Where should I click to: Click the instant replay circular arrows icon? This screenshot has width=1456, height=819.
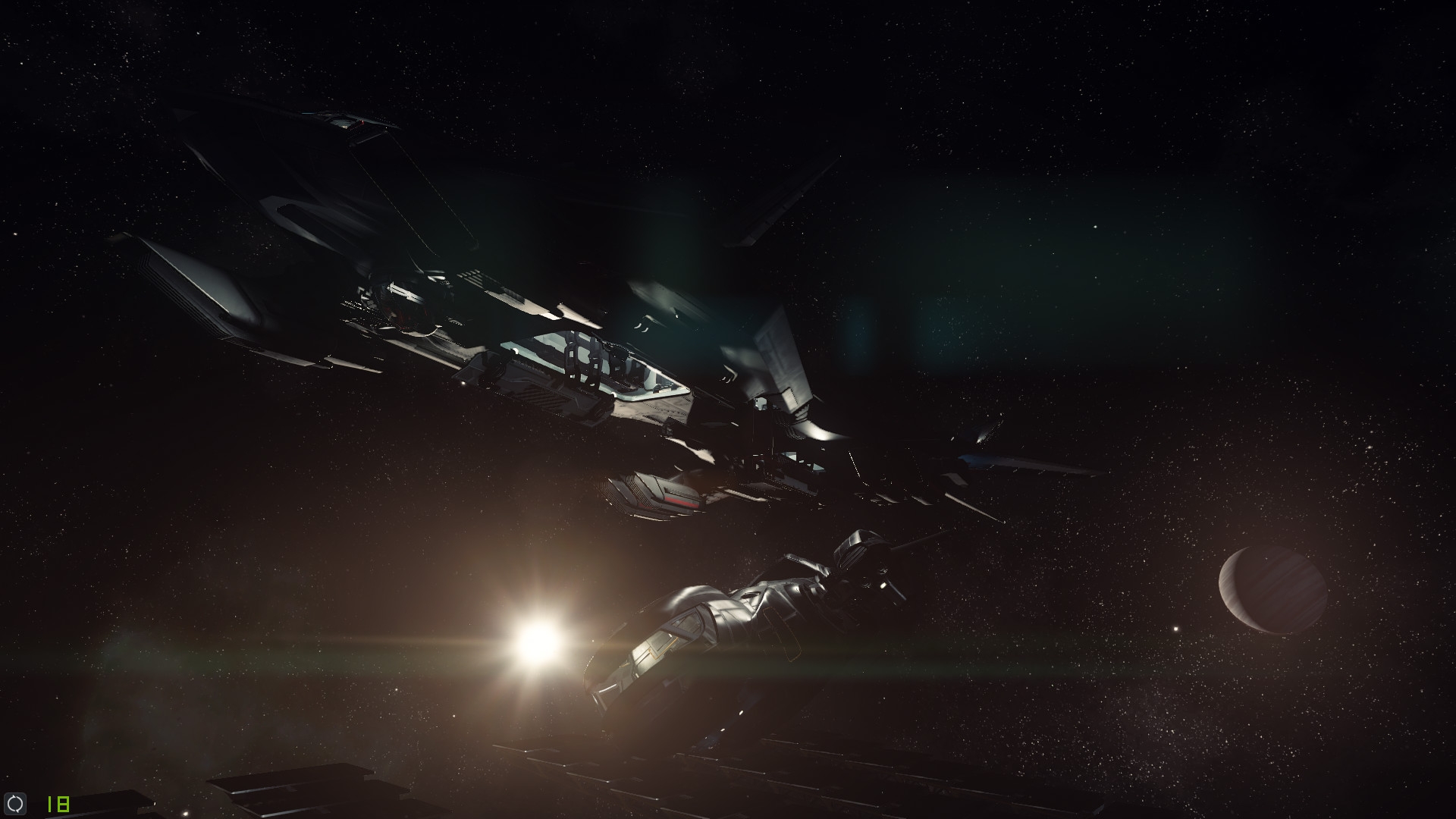(x=16, y=804)
